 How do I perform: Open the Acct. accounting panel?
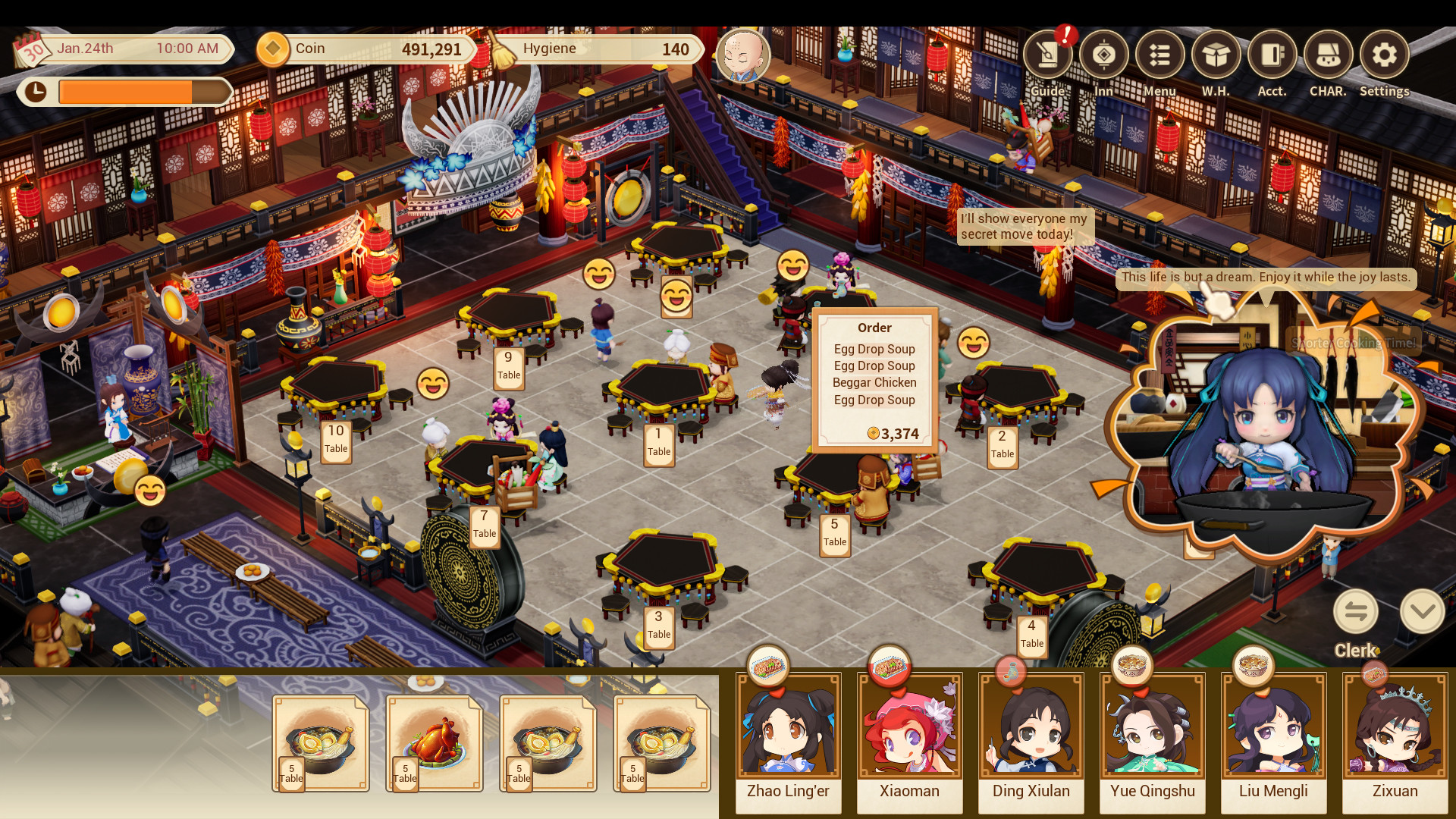pos(1272,55)
